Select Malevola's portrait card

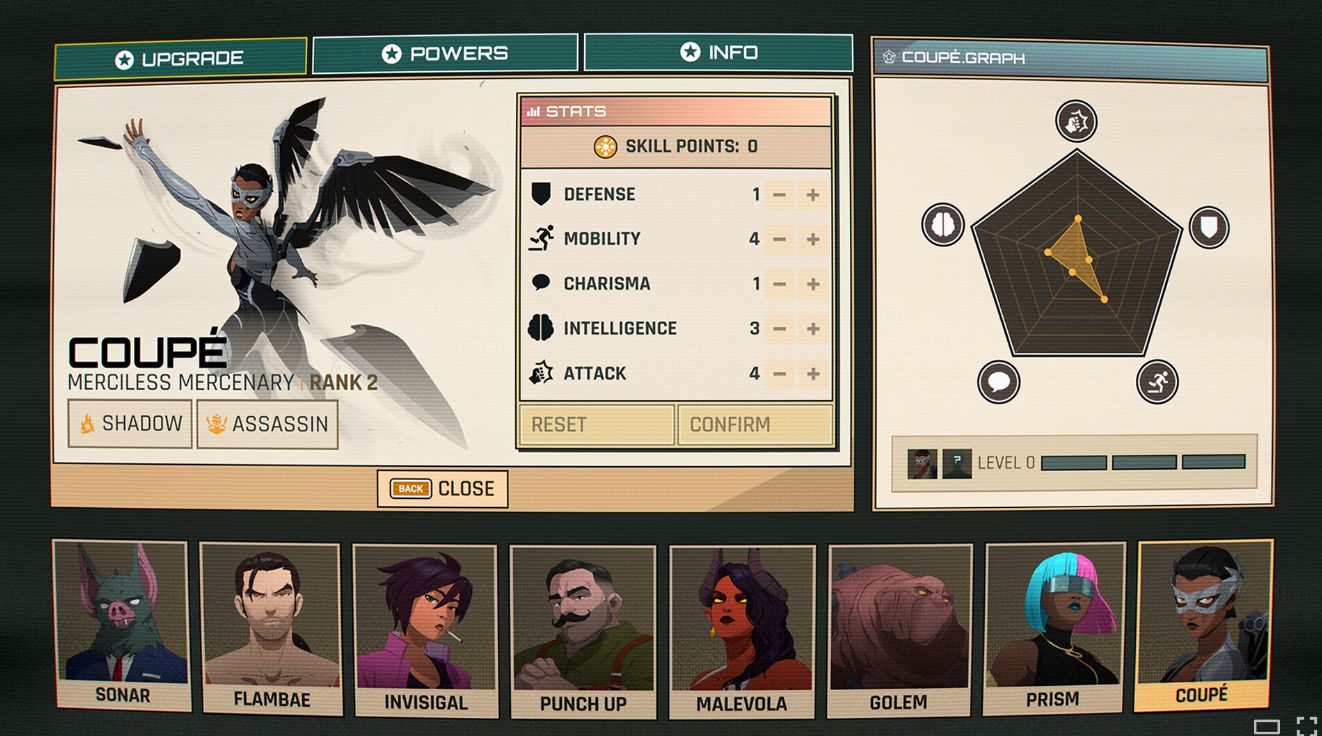click(742, 632)
